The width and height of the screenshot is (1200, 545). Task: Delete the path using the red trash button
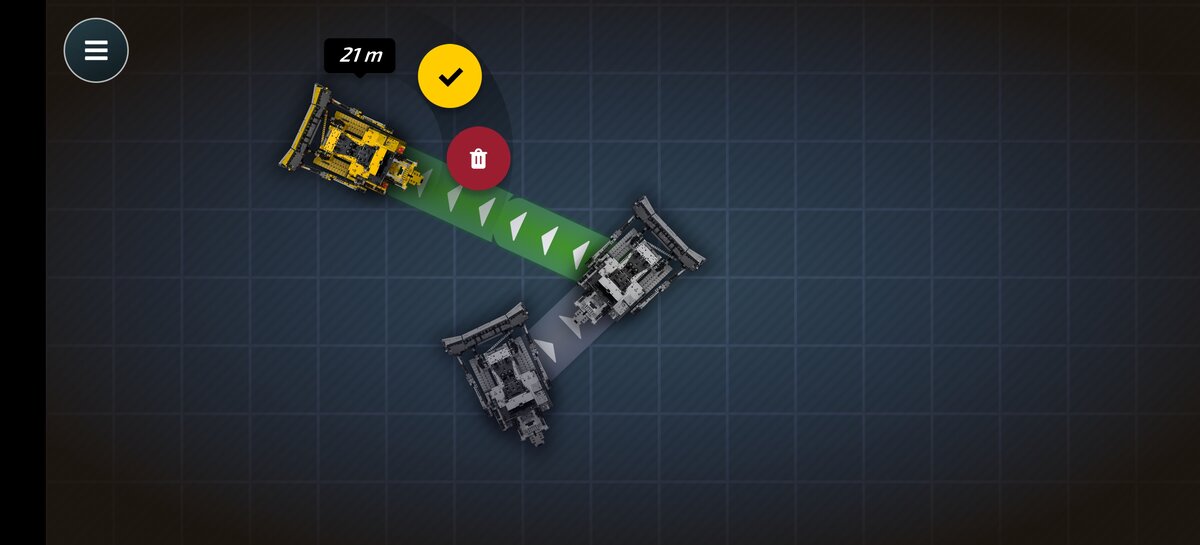(478, 158)
